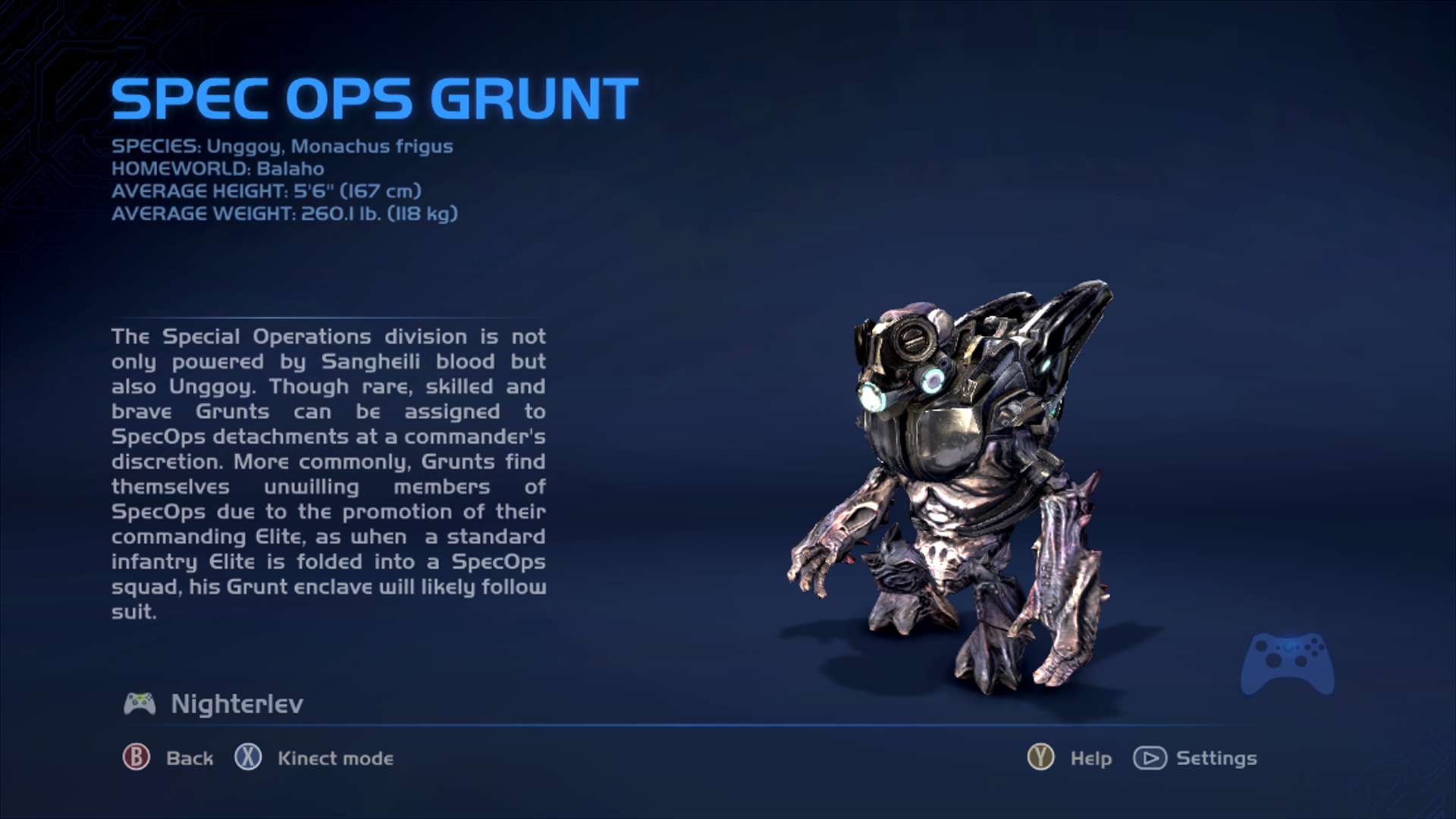The image size is (1456, 819).
Task: Select the Nighterlev player profile
Action: 236,704
